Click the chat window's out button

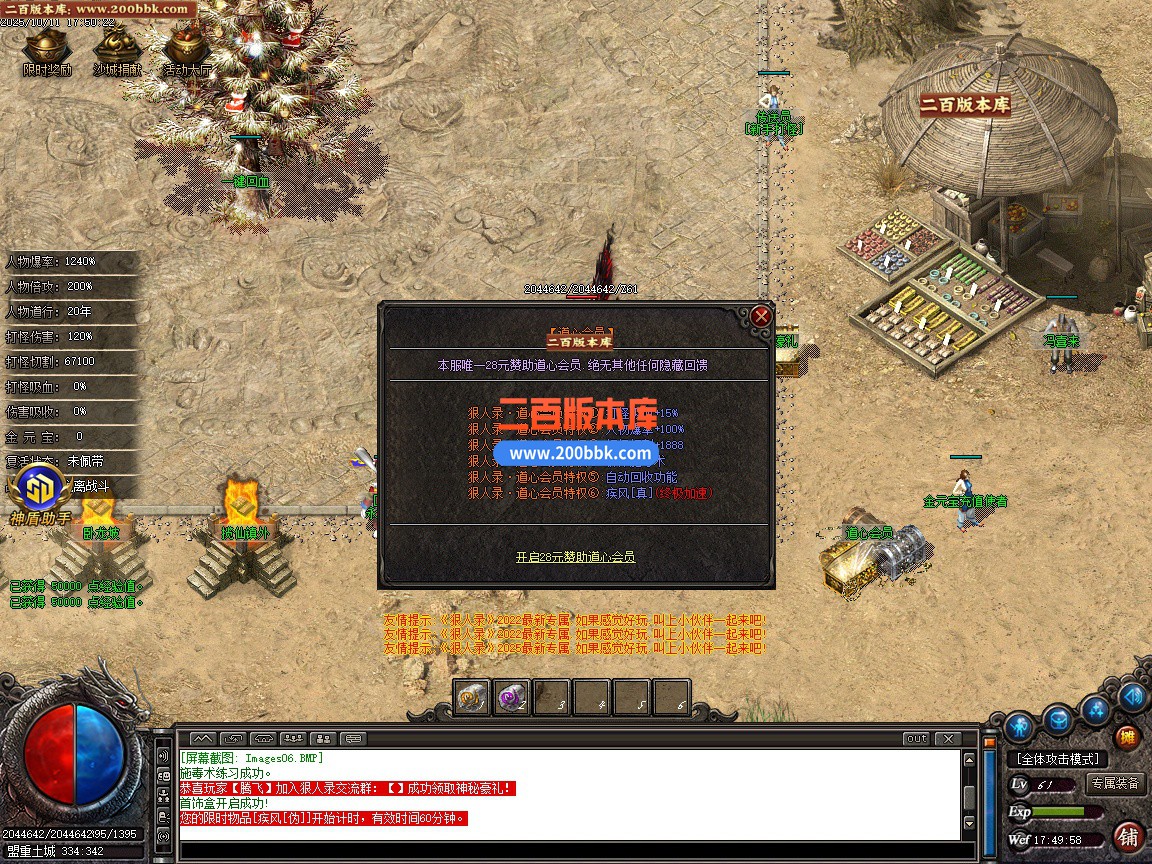click(916, 739)
